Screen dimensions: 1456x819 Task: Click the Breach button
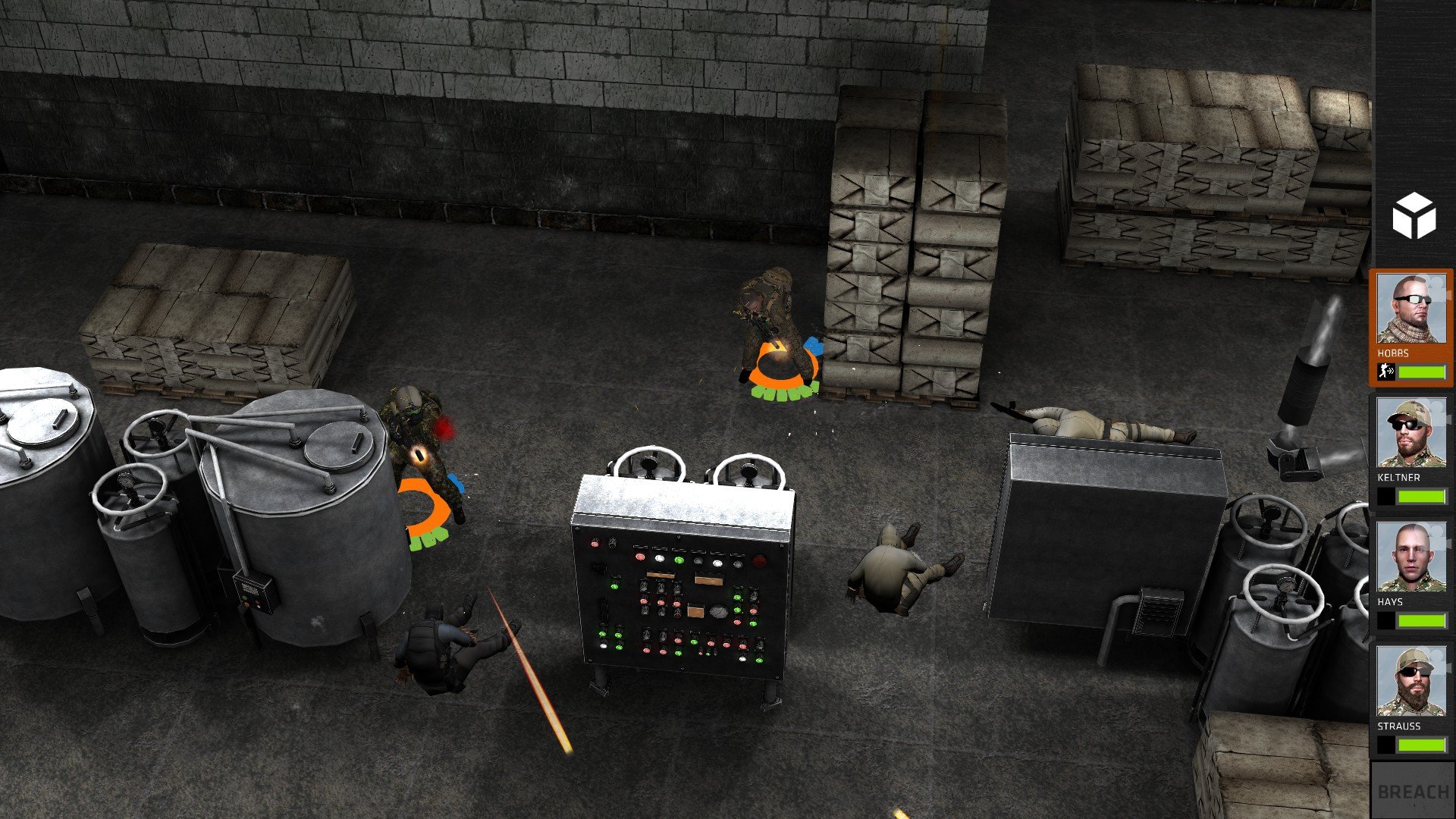point(1412,791)
